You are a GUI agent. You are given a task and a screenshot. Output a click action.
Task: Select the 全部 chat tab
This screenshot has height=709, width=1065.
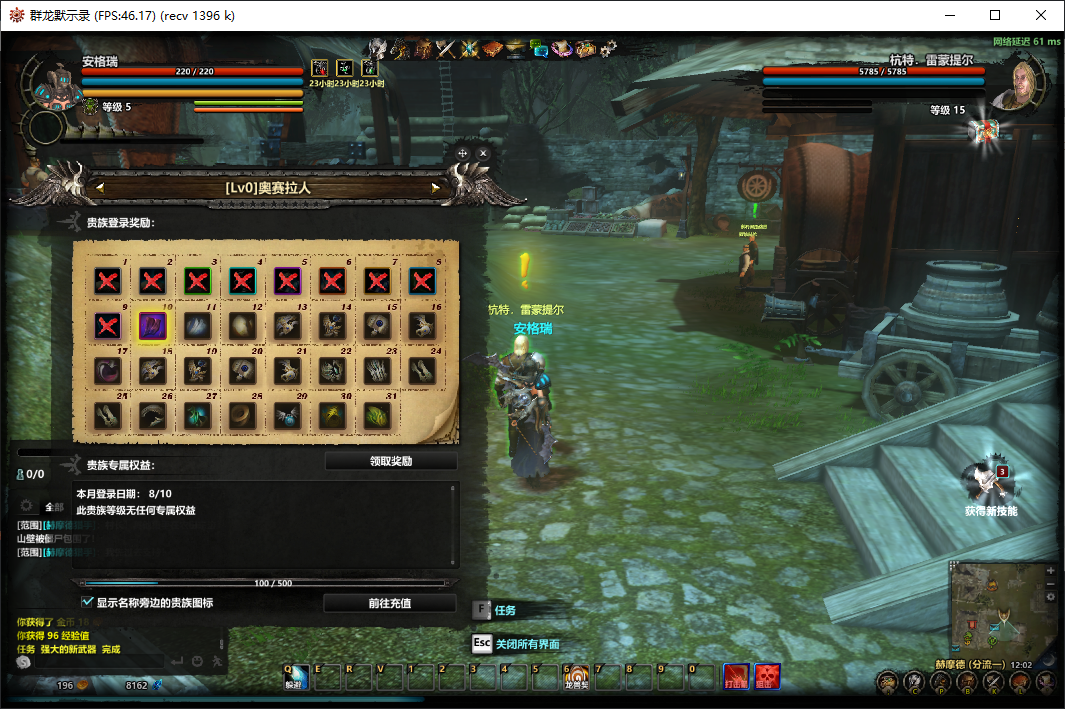[x=52, y=506]
